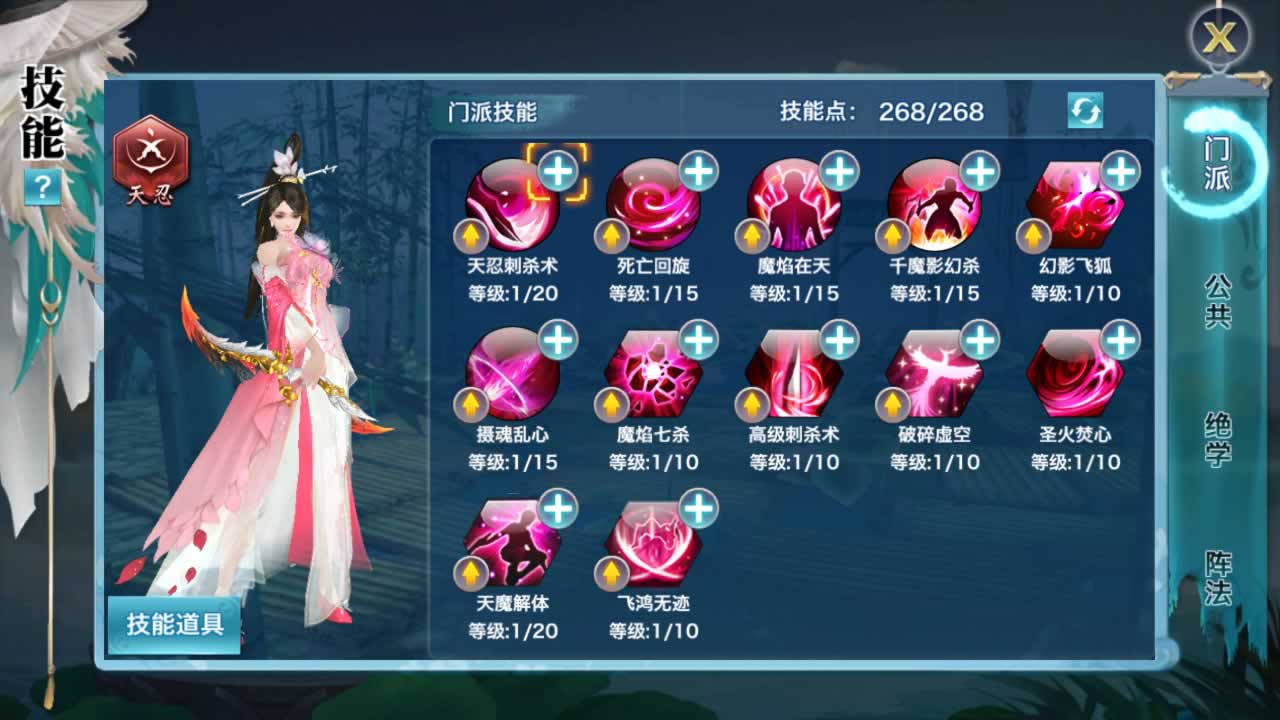The width and height of the screenshot is (1280, 720).
Task: Reset skill points with the refresh button
Action: [x=1085, y=110]
